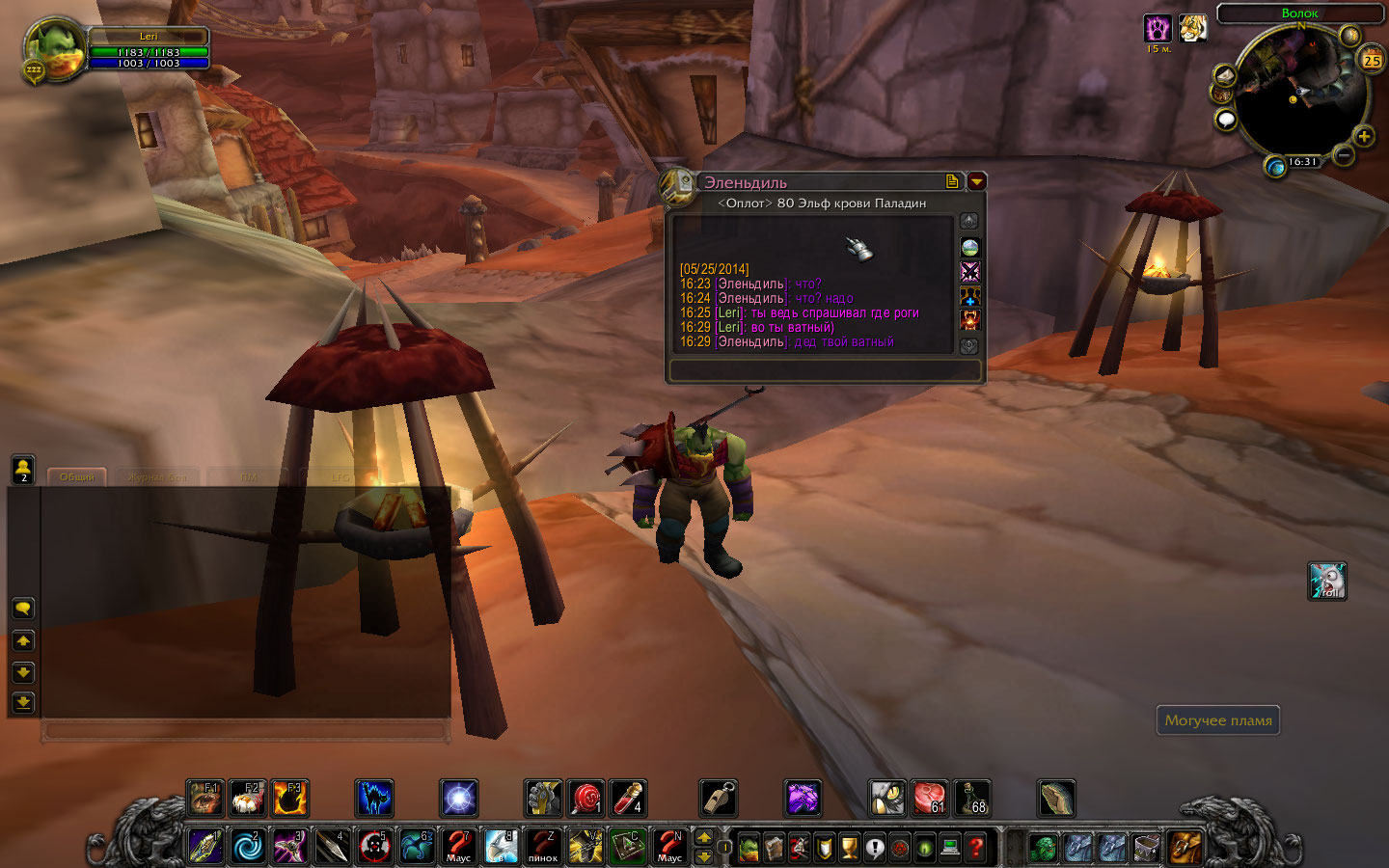This screenshot has width=1389, height=868.
Task: Activate the blue cat ability icon
Action: coord(374,798)
